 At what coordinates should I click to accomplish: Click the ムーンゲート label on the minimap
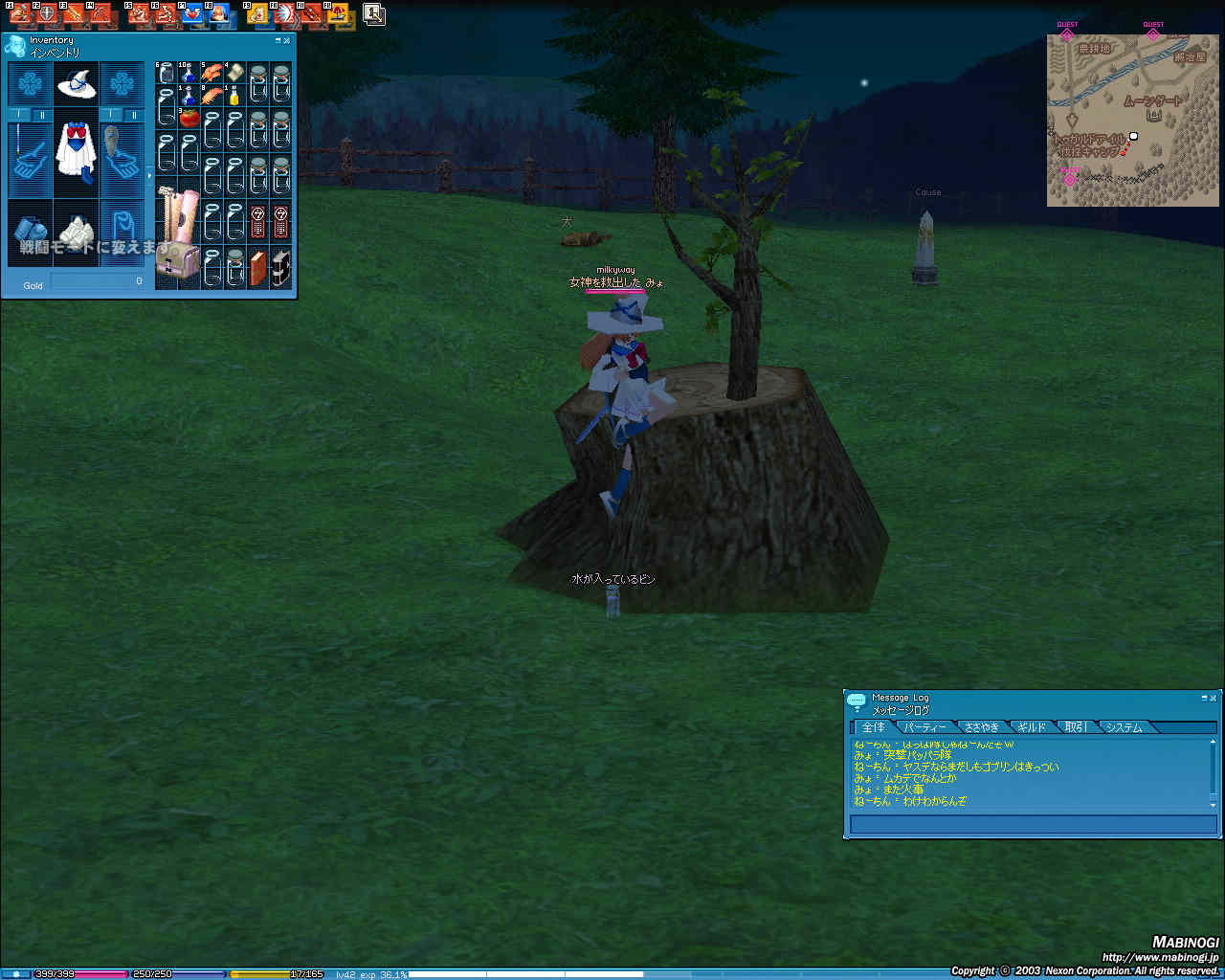point(1152,100)
